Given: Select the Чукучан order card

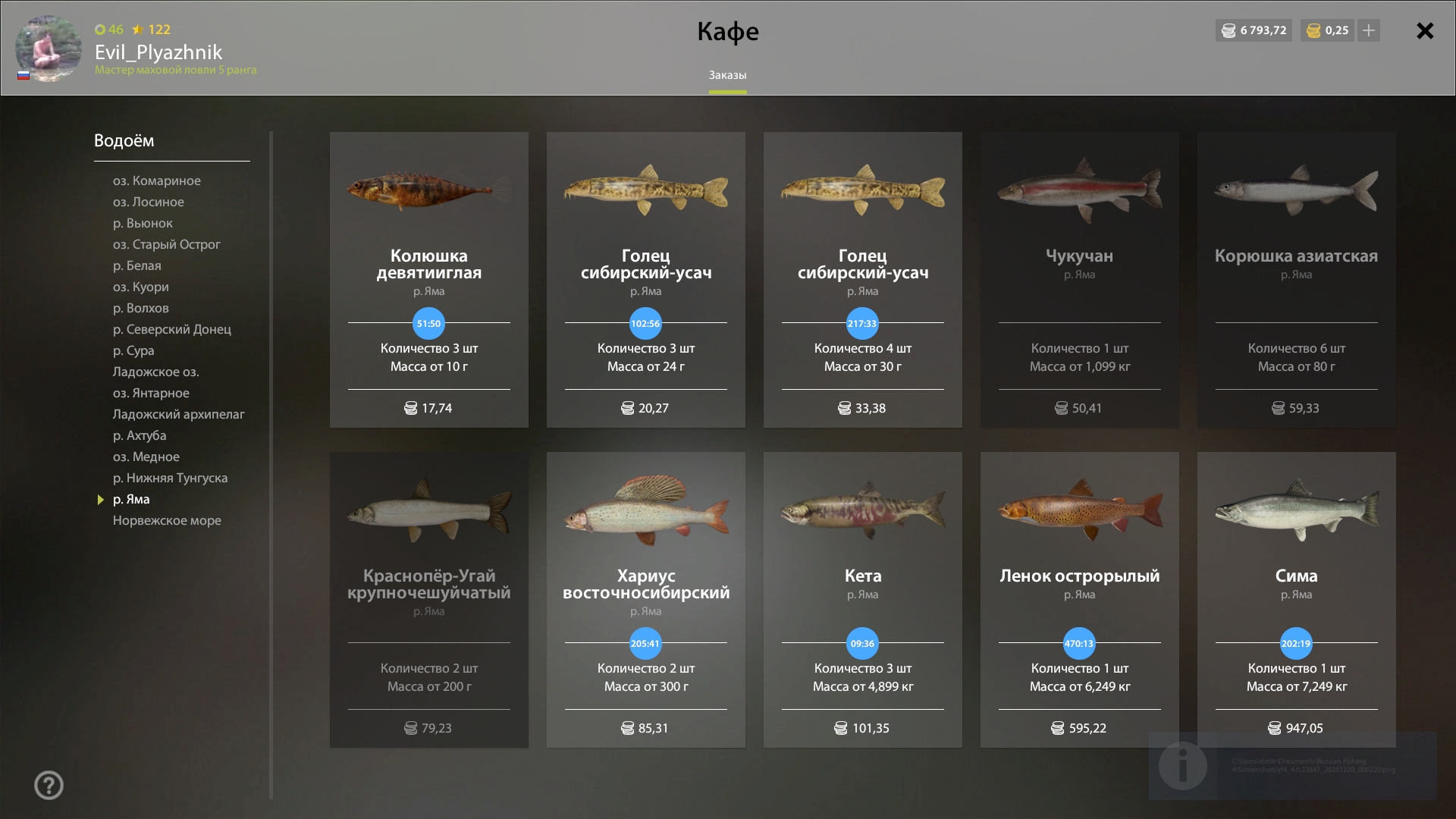Looking at the screenshot, I should [x=1080, y=280].
